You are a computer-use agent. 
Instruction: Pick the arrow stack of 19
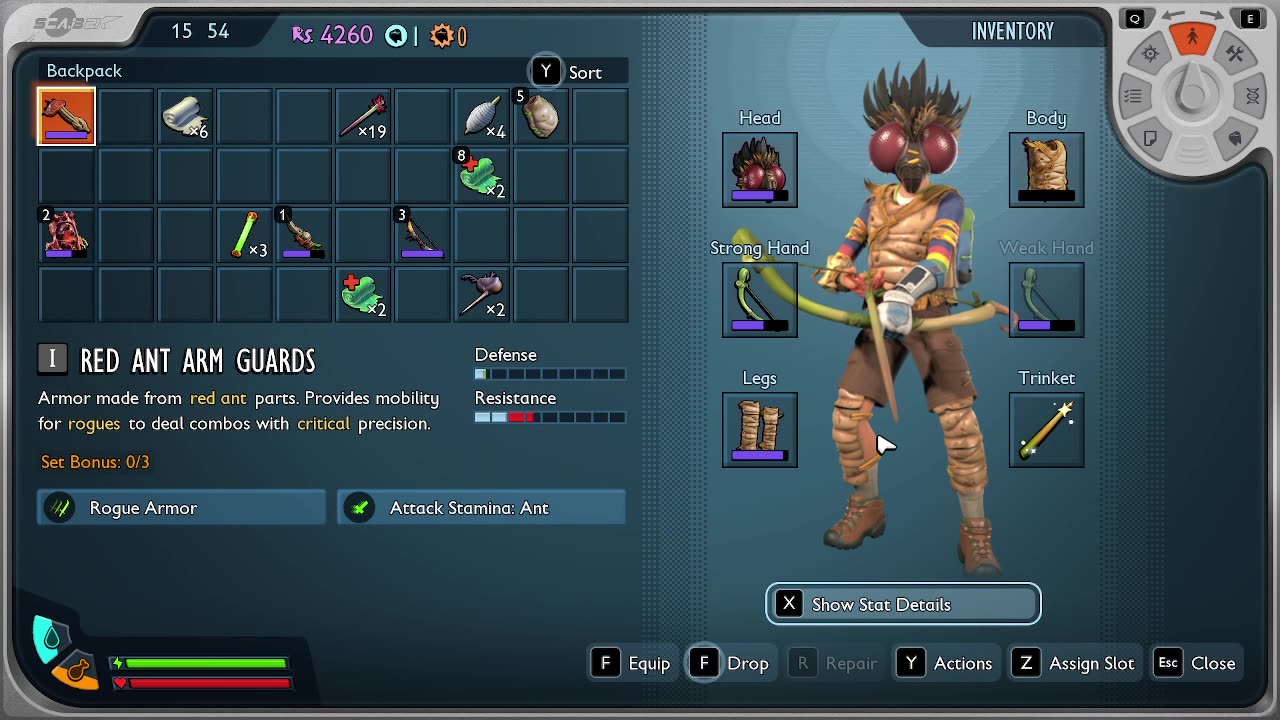point(362,116)
